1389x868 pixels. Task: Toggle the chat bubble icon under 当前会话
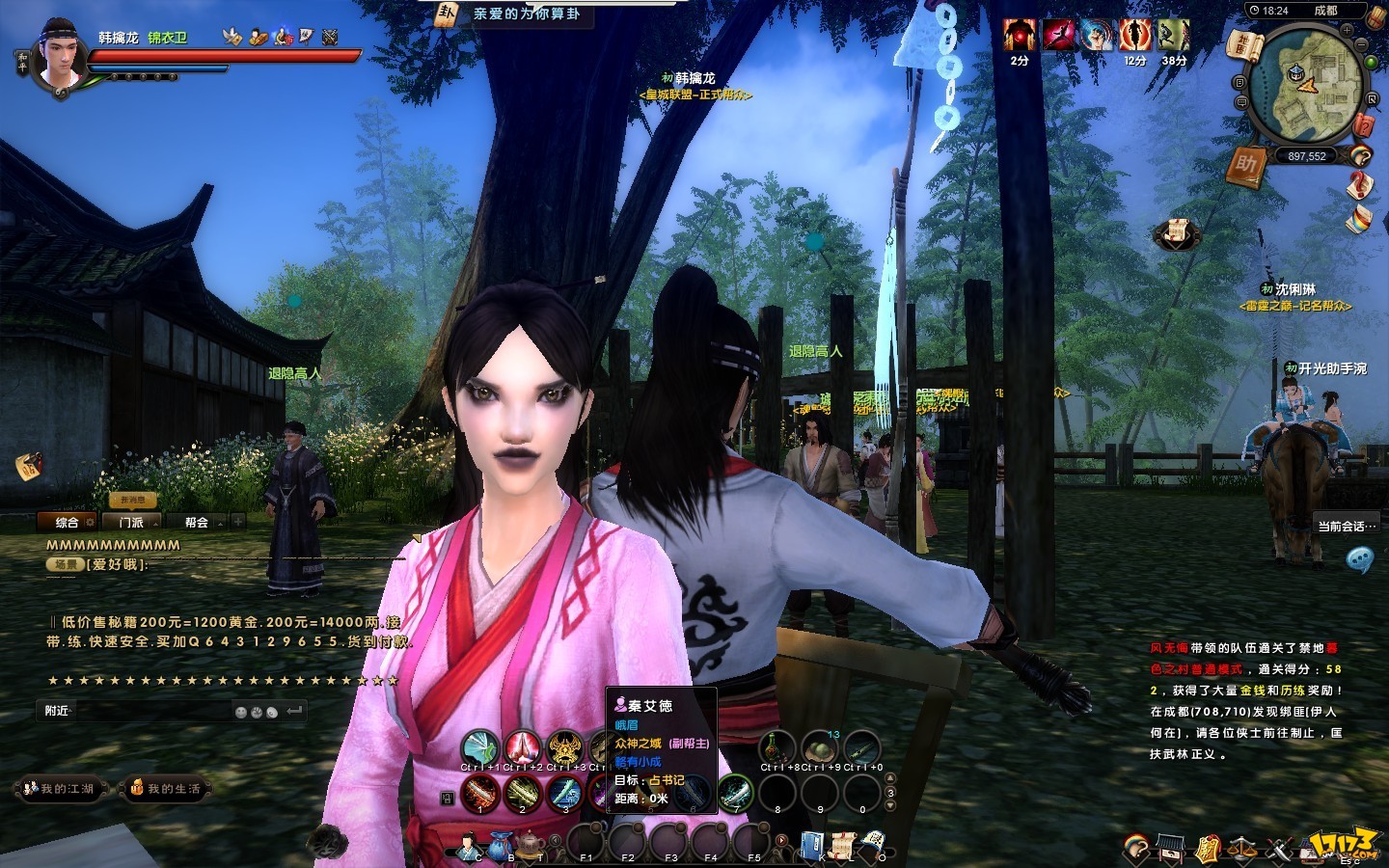[x=1361, y=557]
